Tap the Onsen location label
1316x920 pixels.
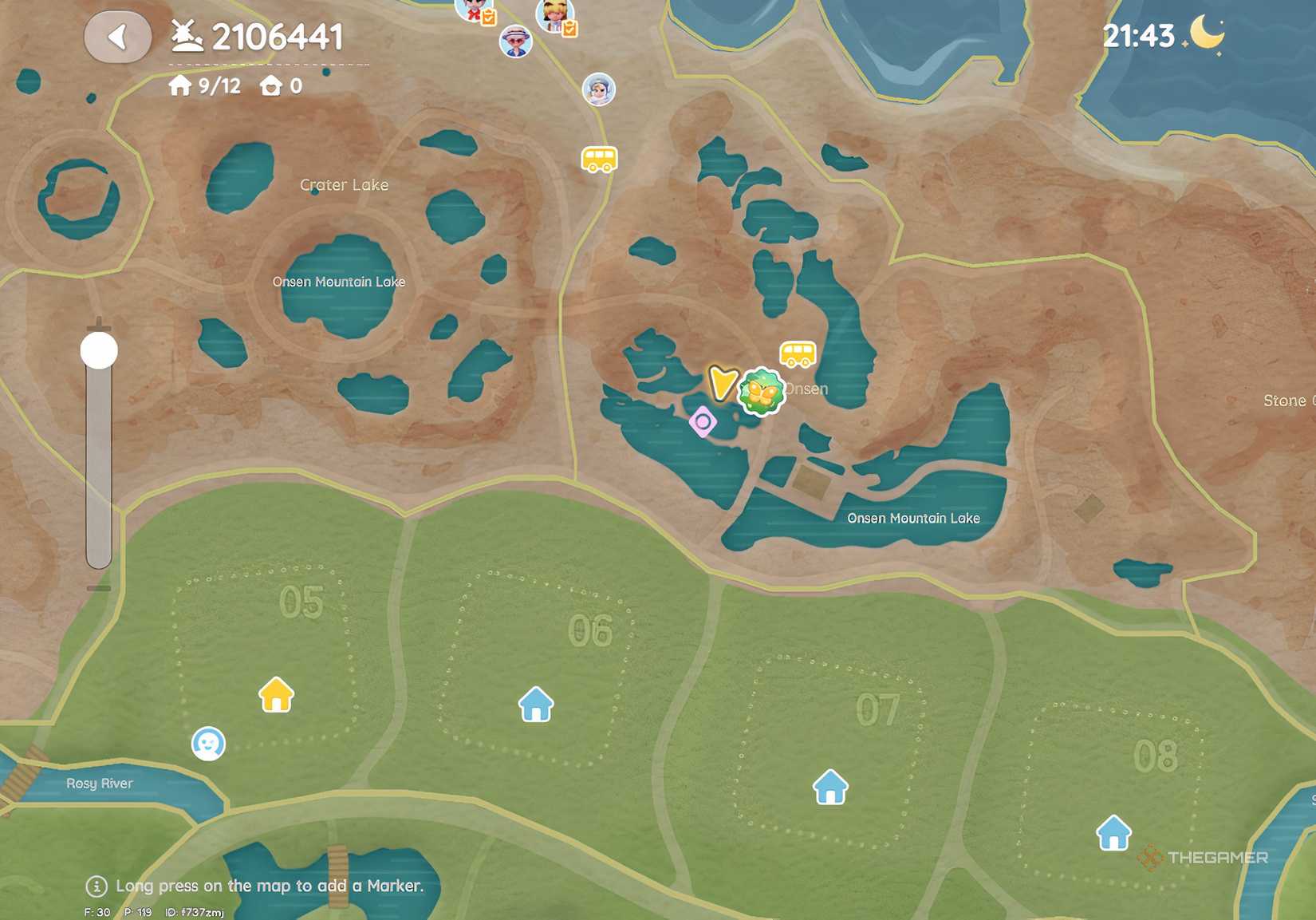click(806, 389)
